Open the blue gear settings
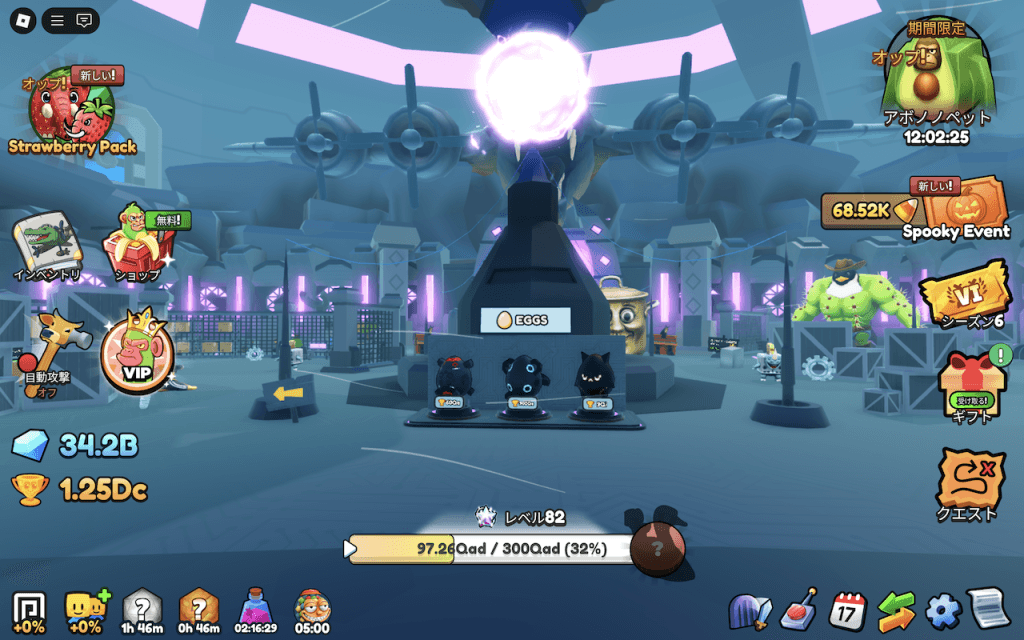1024x640 pixels. pyautogui.click(x=942, y=610)
